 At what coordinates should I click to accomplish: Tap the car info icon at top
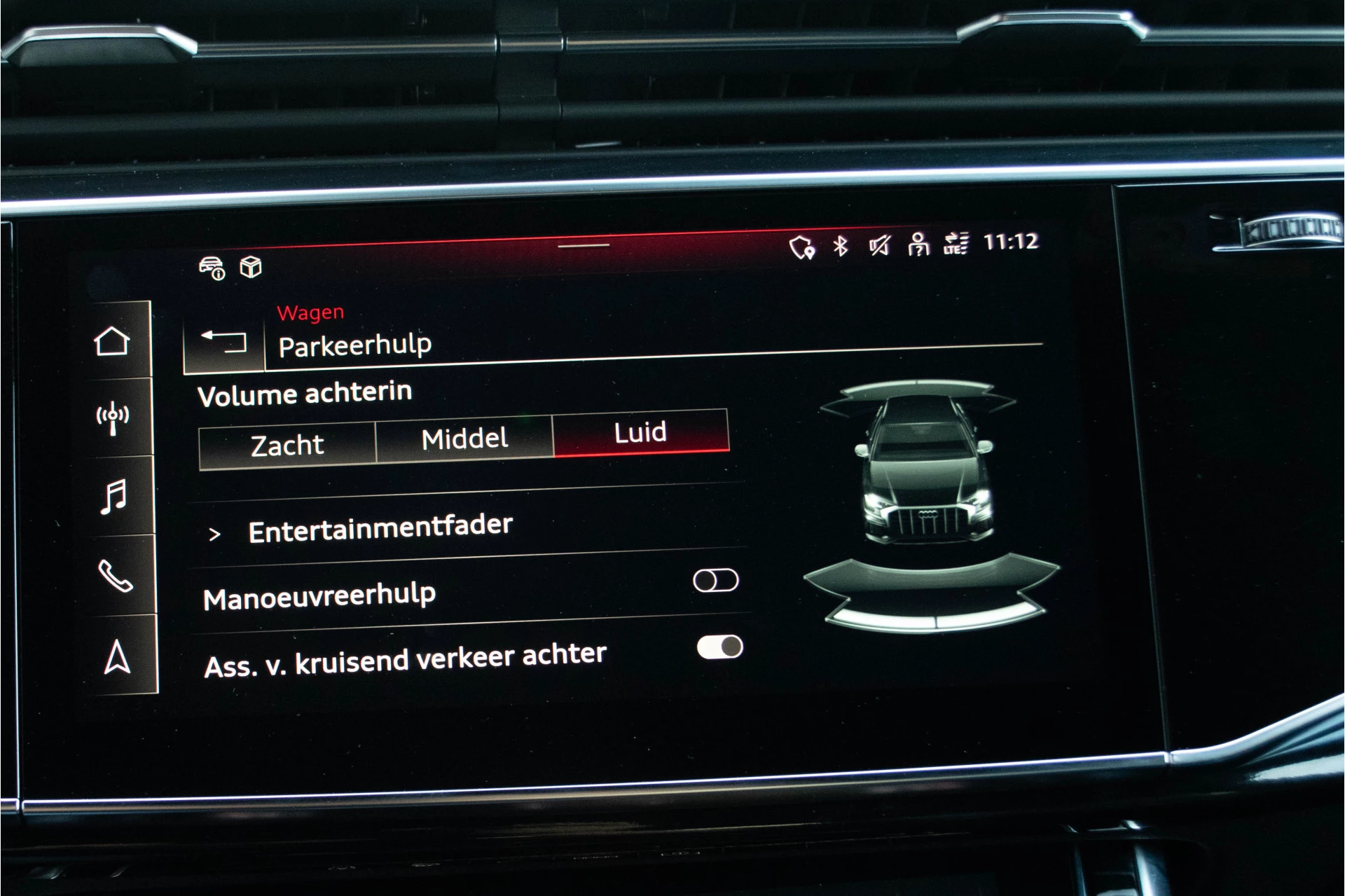click(x=212, y=268)
